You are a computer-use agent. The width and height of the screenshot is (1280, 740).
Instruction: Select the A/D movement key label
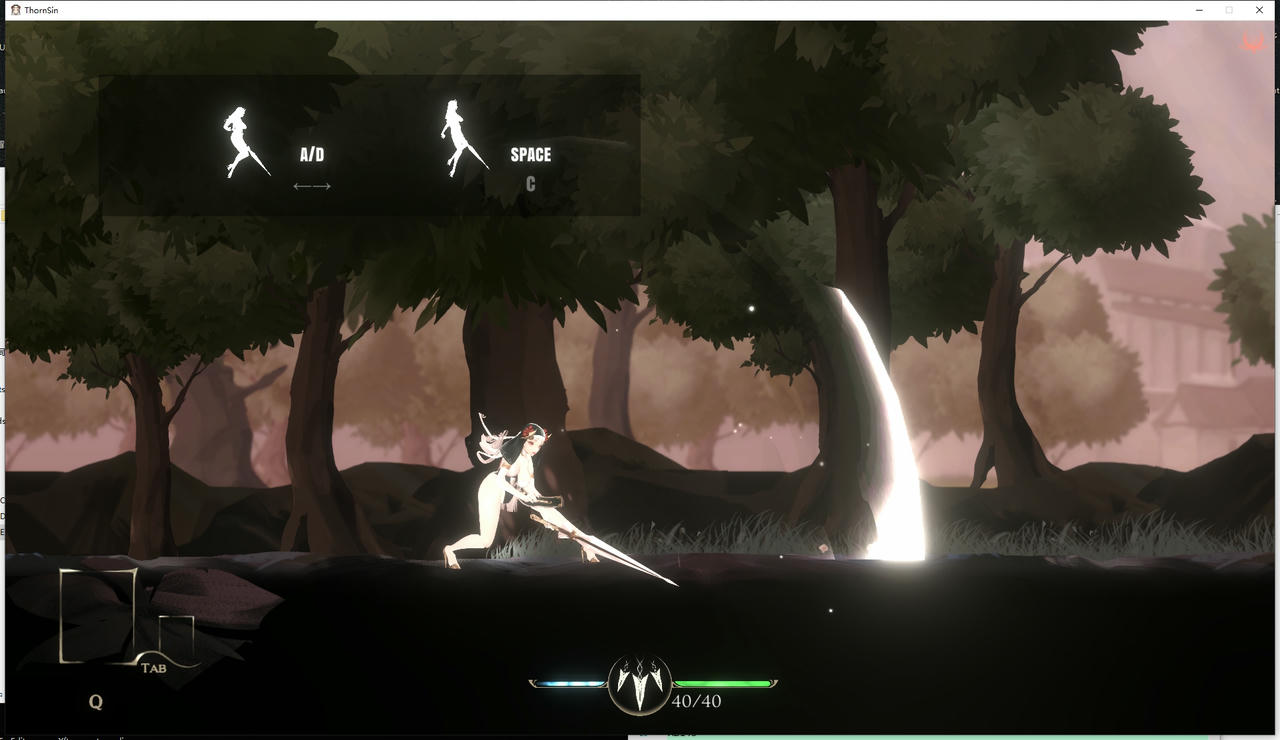coord(310,154)
